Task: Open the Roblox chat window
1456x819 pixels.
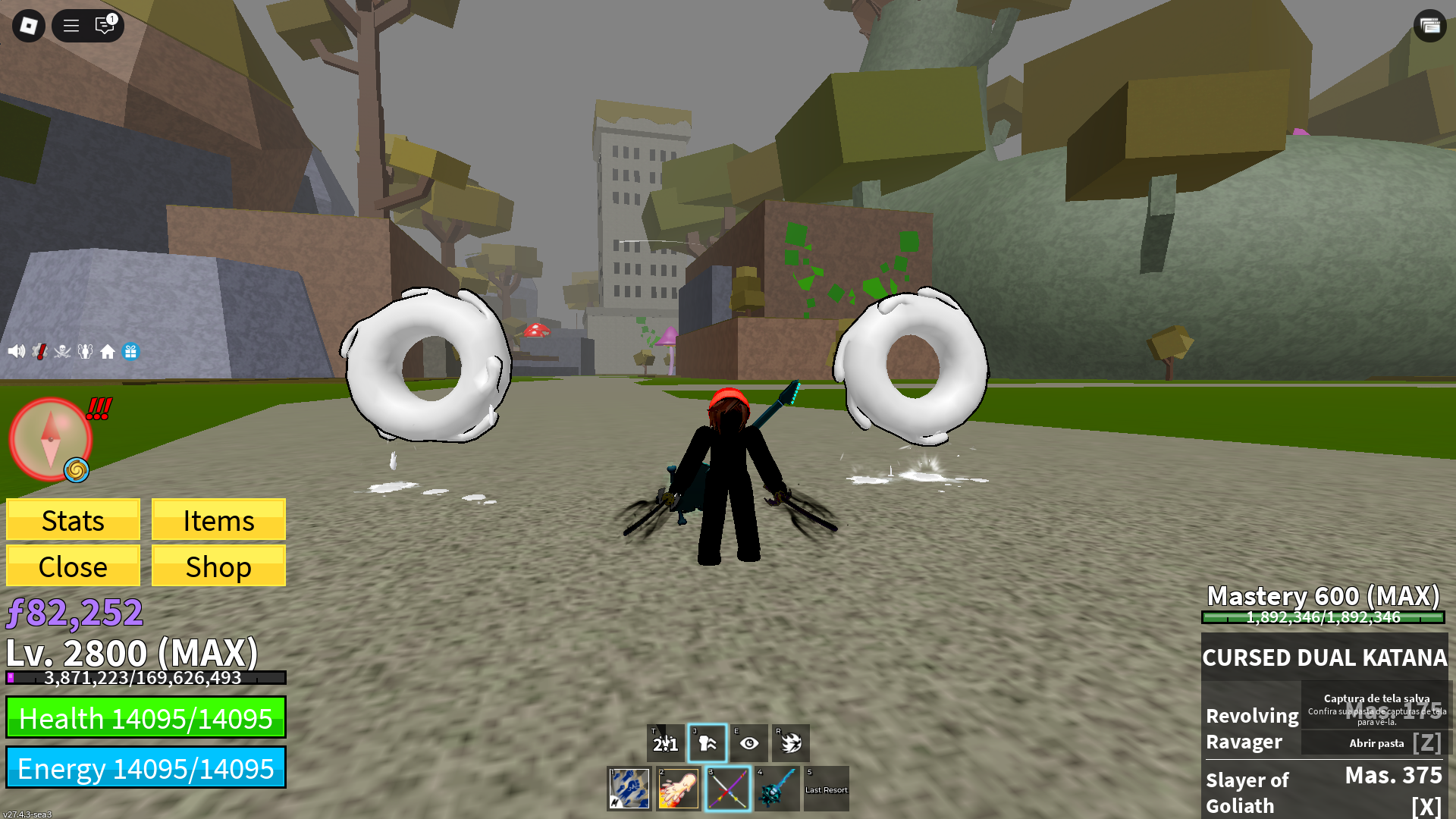Action: (x=105, y=26)
